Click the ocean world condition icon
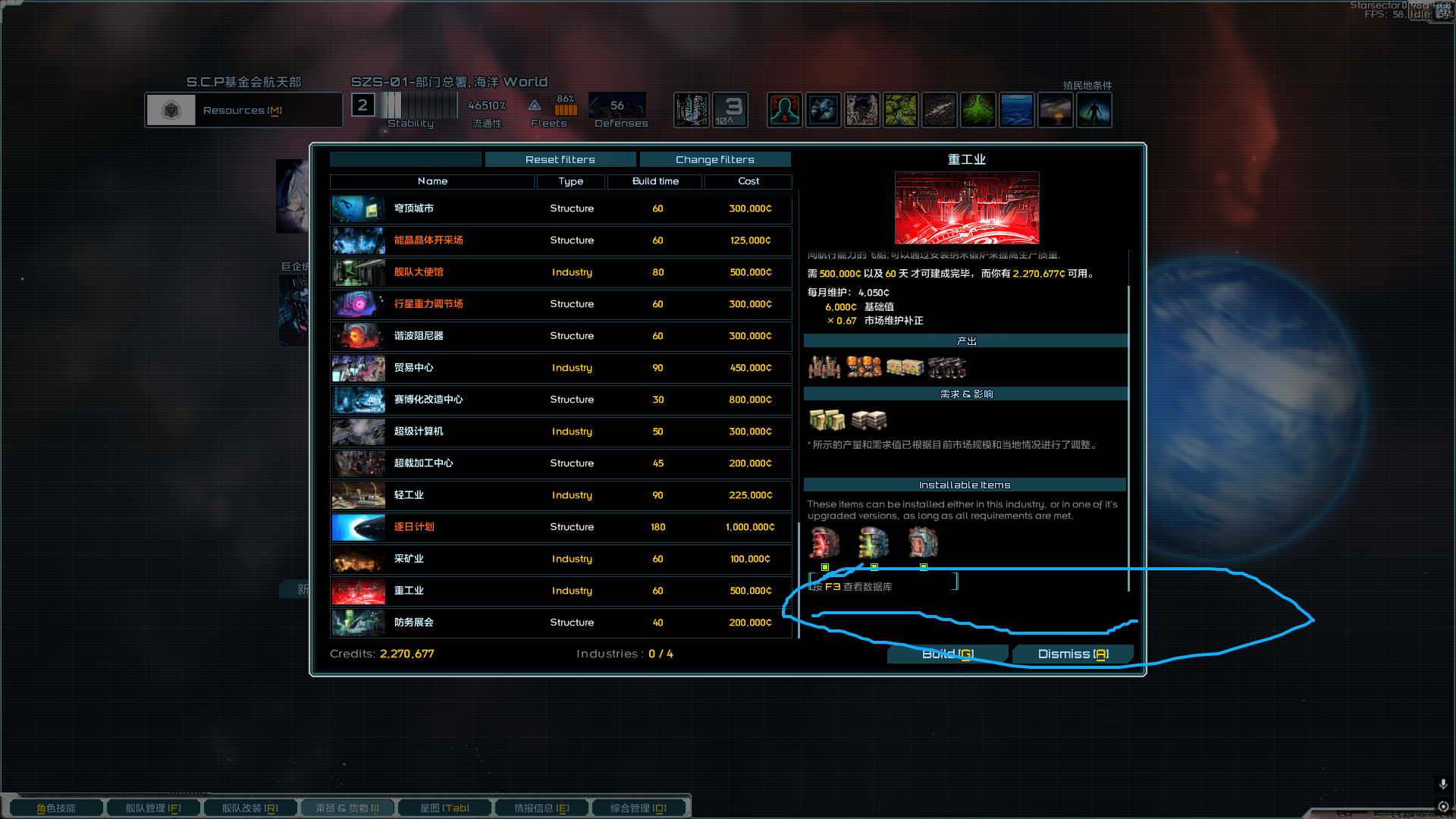 click(1016, 110)
